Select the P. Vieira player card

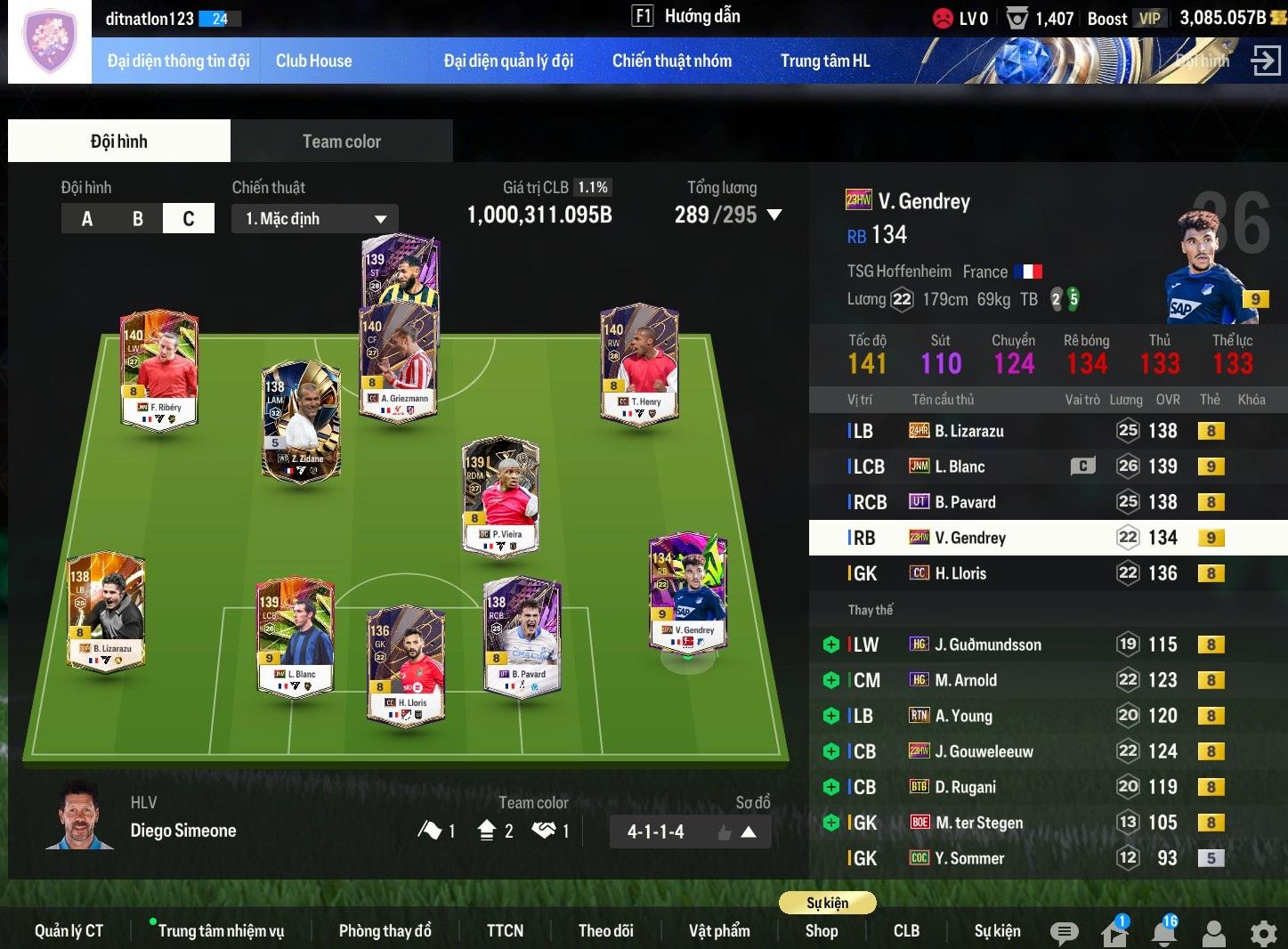coord(500,495)
